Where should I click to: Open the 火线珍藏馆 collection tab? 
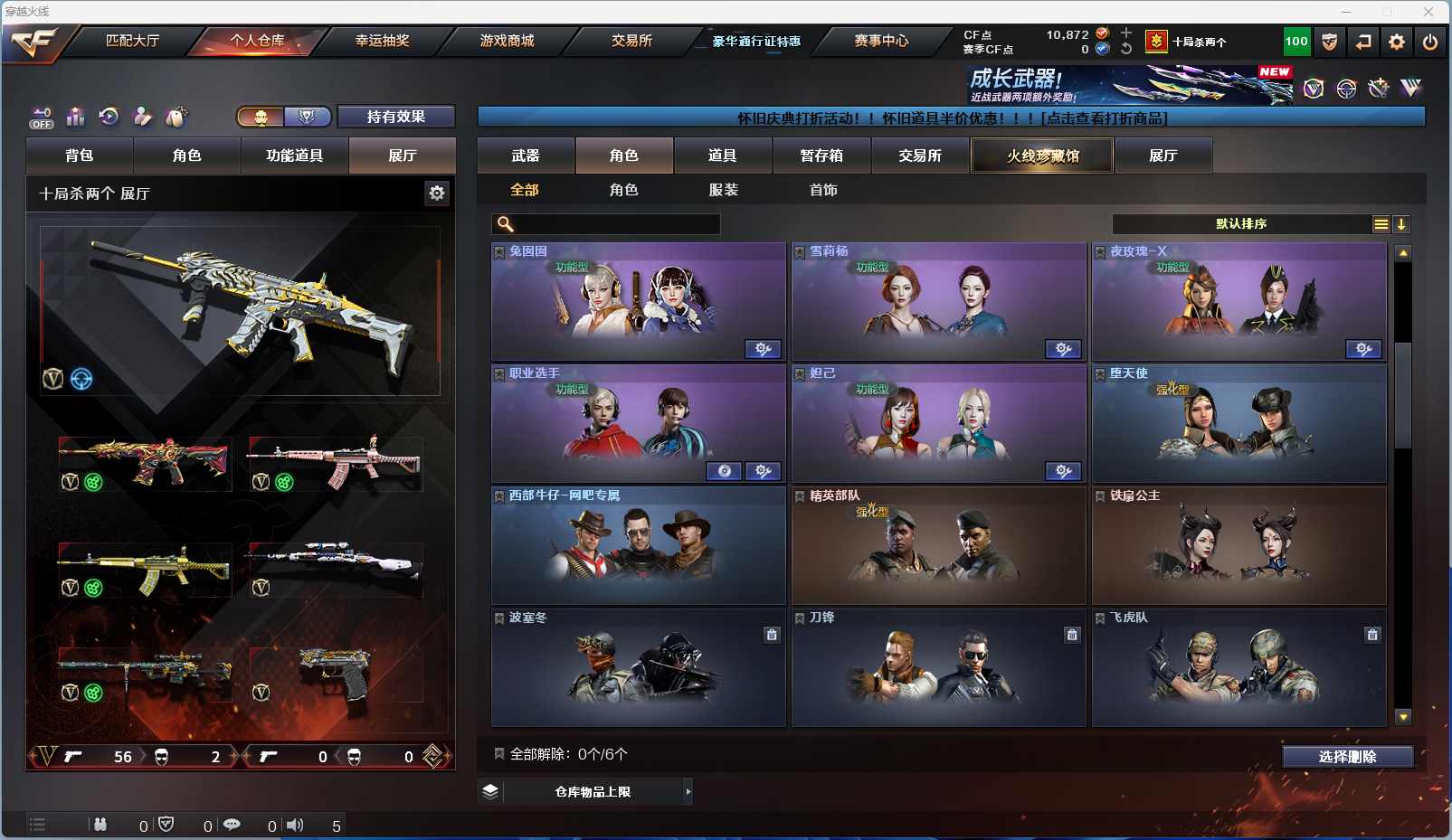1042,156
